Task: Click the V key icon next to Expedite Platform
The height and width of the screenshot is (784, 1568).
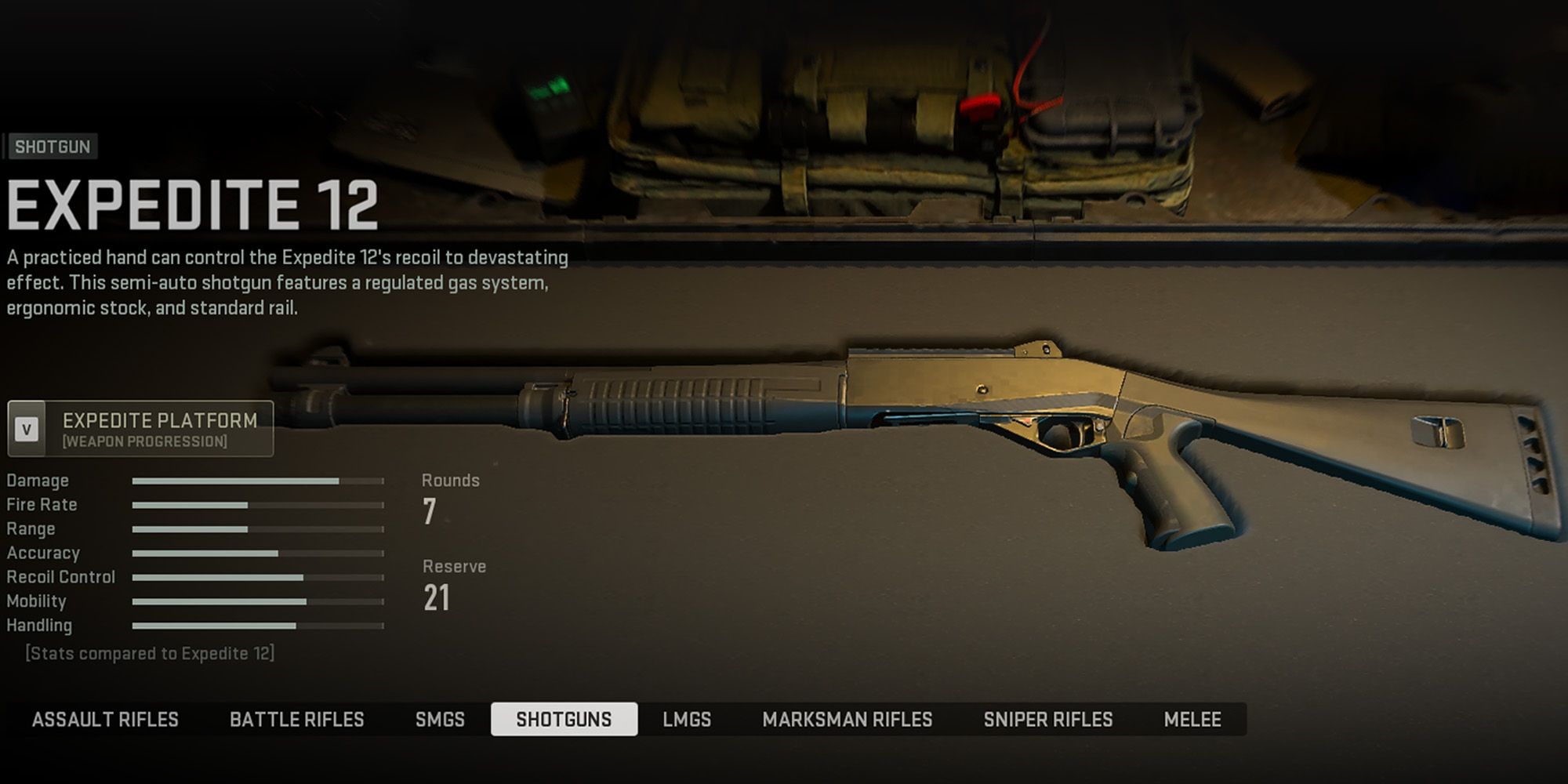Action: point(27,428)
